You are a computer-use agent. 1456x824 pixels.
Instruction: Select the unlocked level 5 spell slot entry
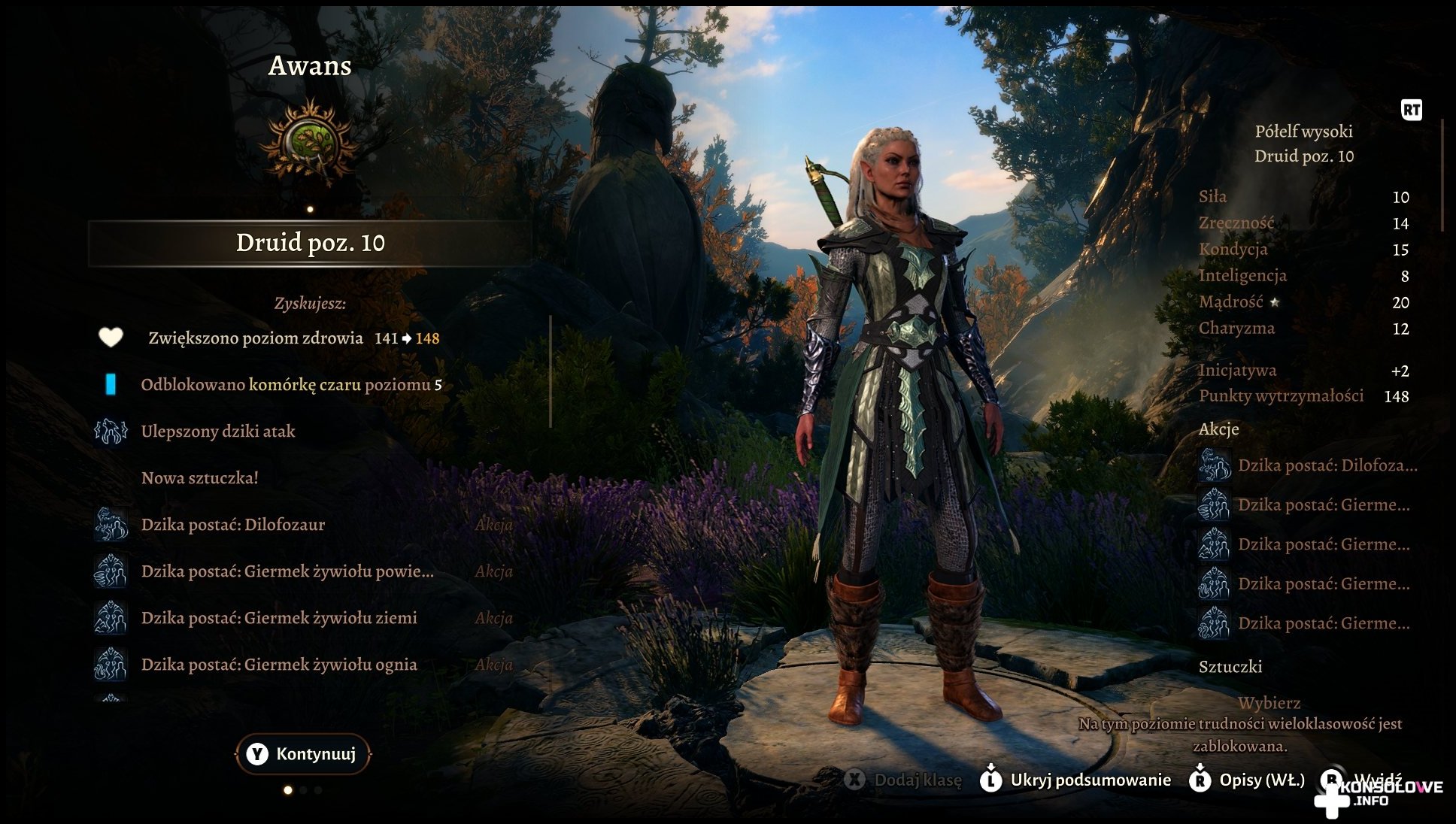click(291, 385)
